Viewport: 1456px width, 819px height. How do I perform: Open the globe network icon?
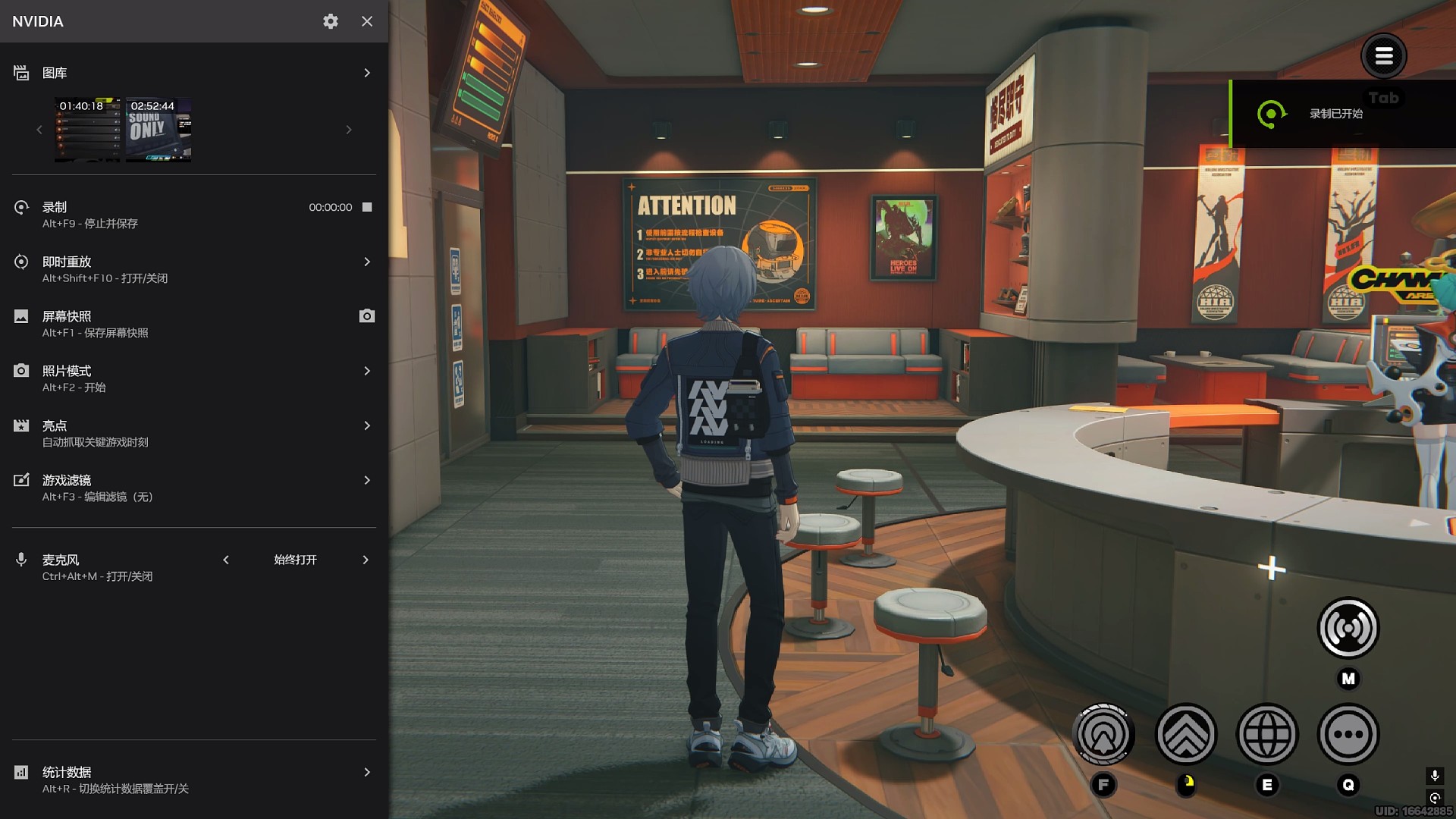click(x=1266, y=734)
